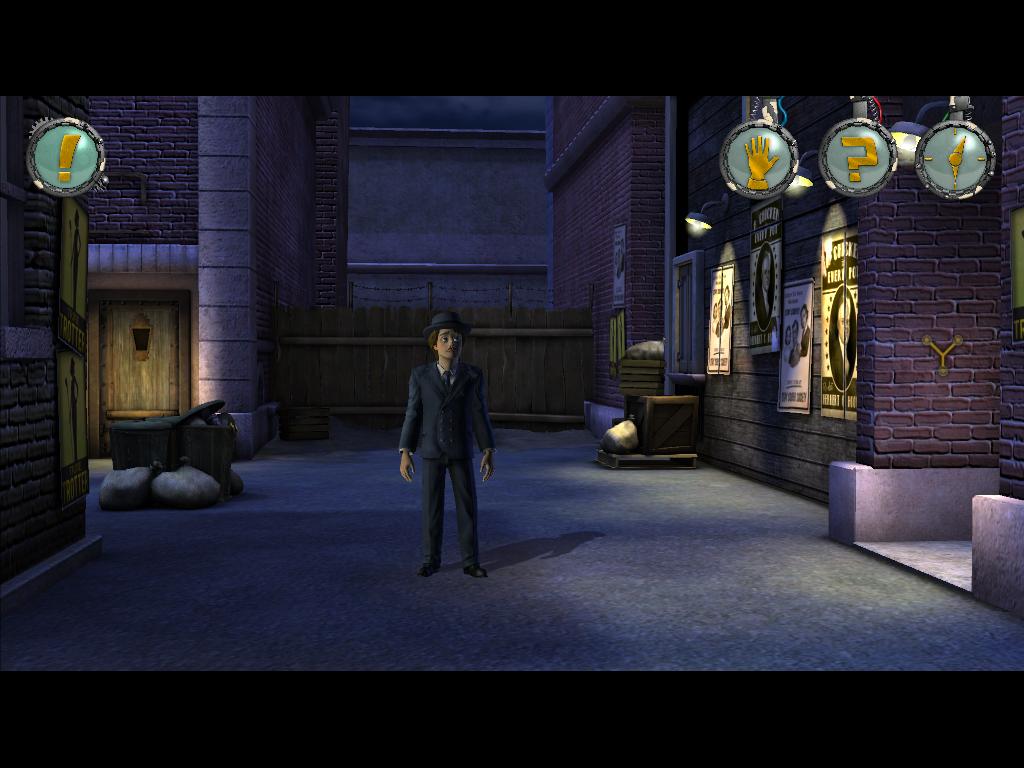The height and width of the screenshot is (768, 1024).
Task: Open the hand inventory icon
Action: pyautogui.click(x=759, y=160)
